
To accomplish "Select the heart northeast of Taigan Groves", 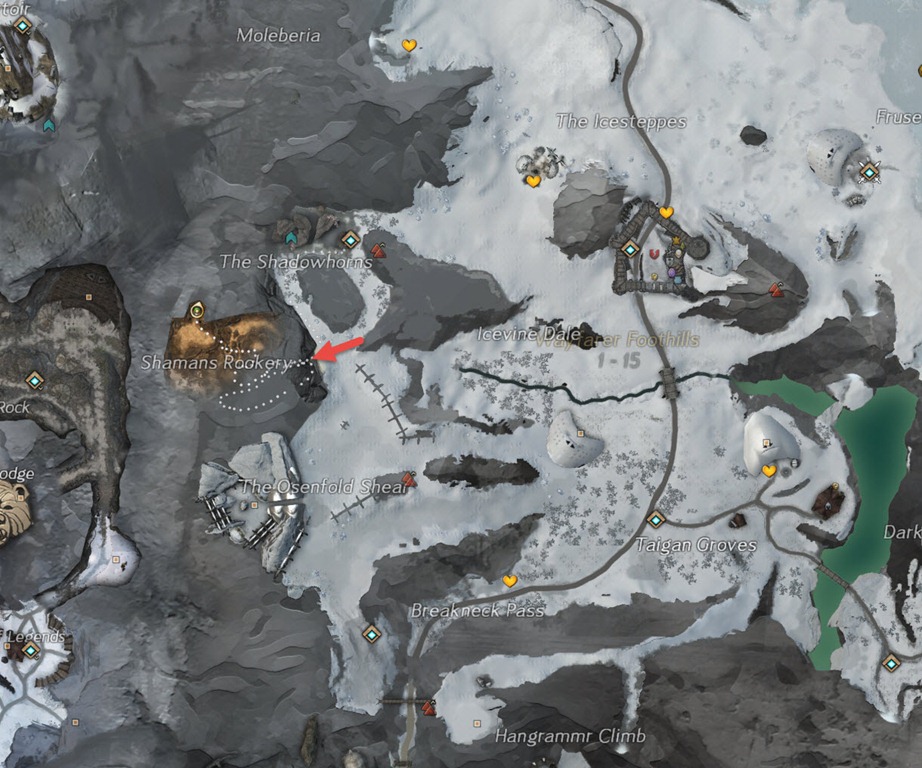I will [768, 470].
